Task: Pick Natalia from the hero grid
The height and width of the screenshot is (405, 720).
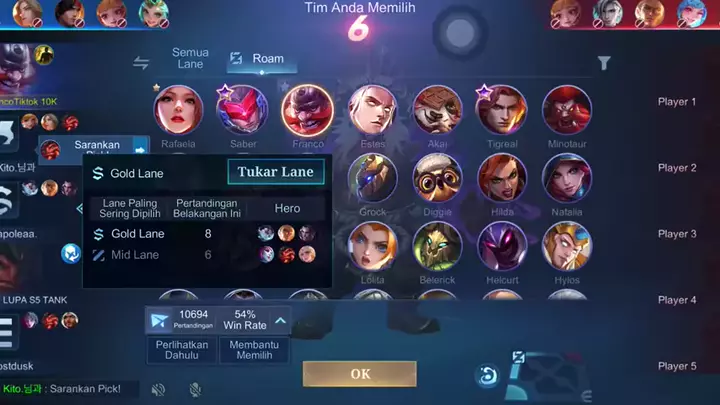Action: coord(567,178)
